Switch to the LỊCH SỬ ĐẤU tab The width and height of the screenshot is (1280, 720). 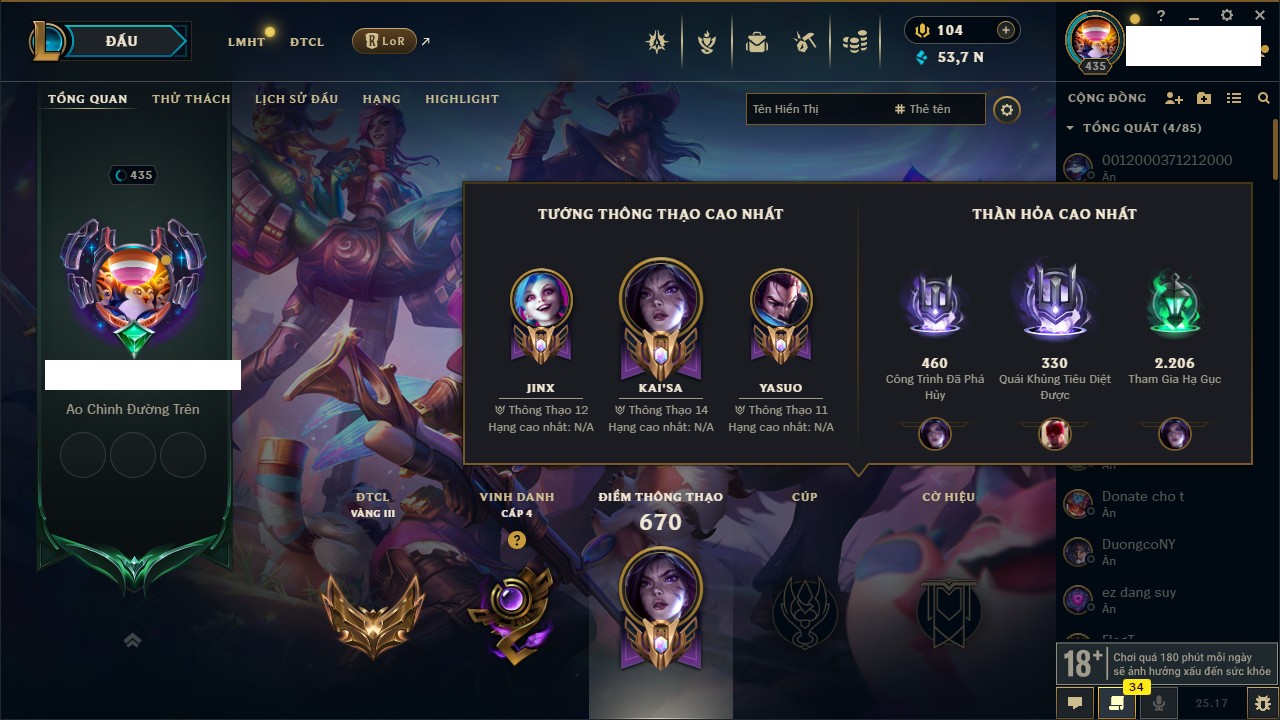[296, 99]
